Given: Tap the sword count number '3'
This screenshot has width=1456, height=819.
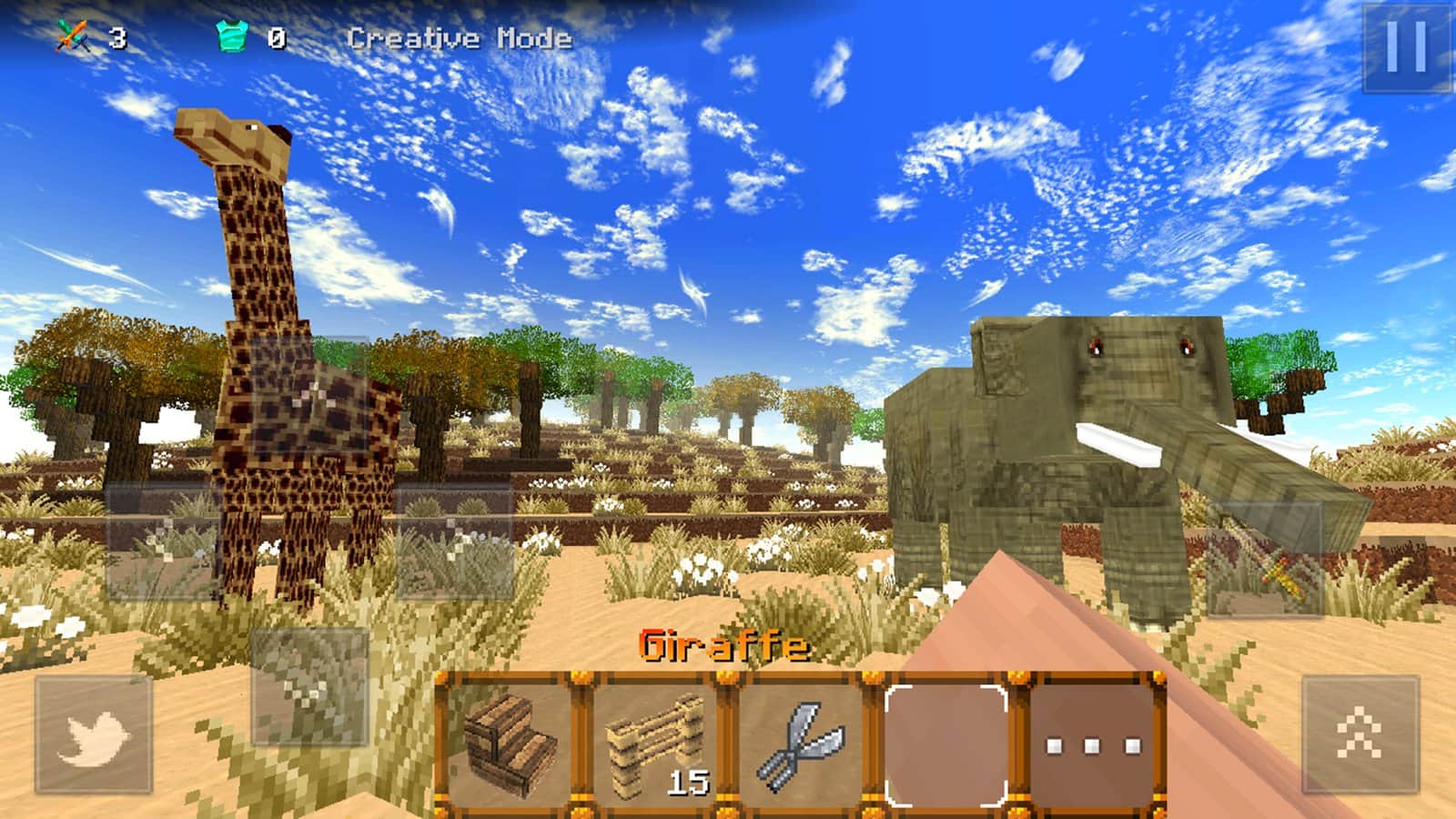Looking at the screenshot, I should [116, 38].
